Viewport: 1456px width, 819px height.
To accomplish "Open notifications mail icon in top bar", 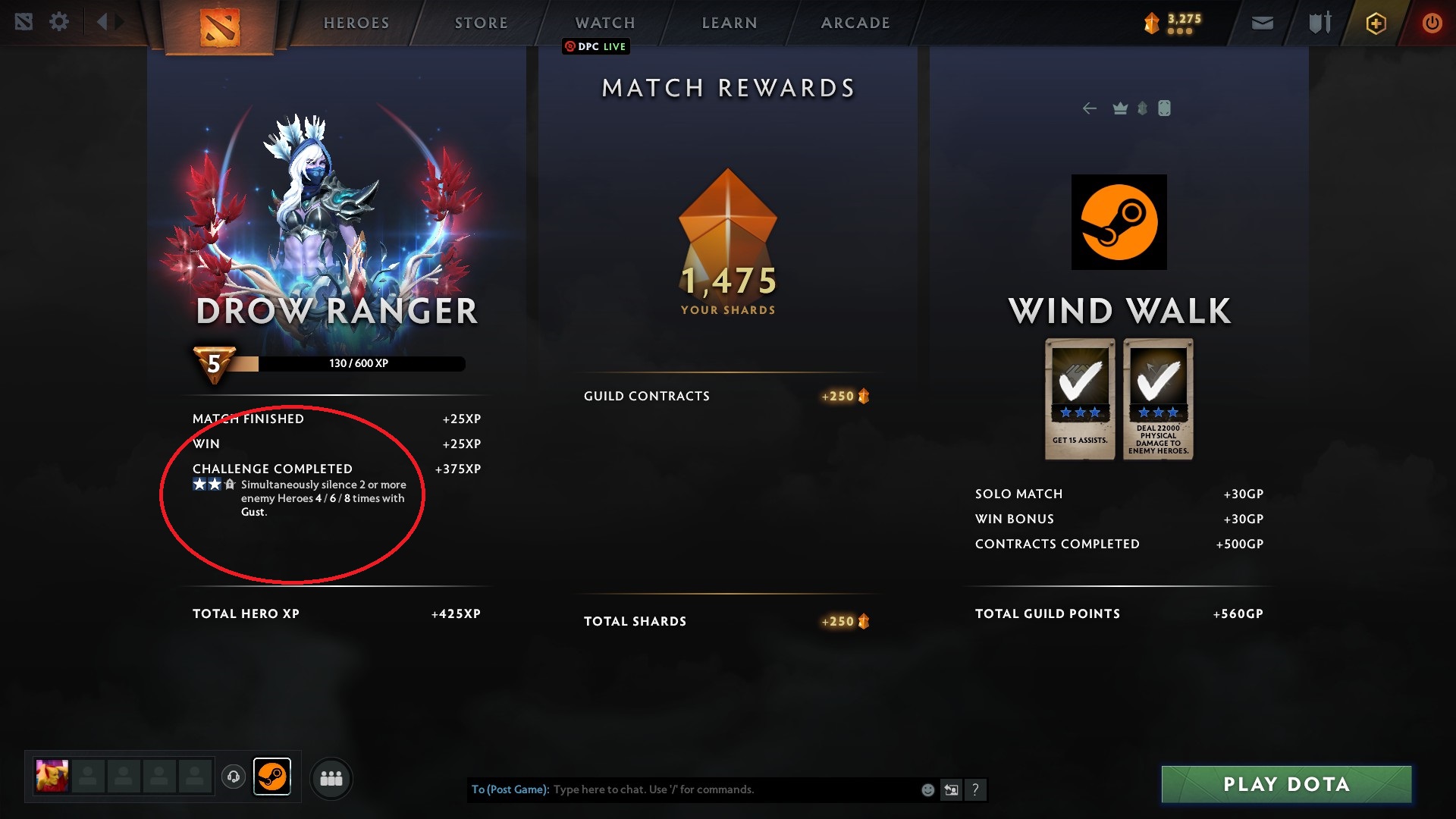I will click(x=1261, y=23).
